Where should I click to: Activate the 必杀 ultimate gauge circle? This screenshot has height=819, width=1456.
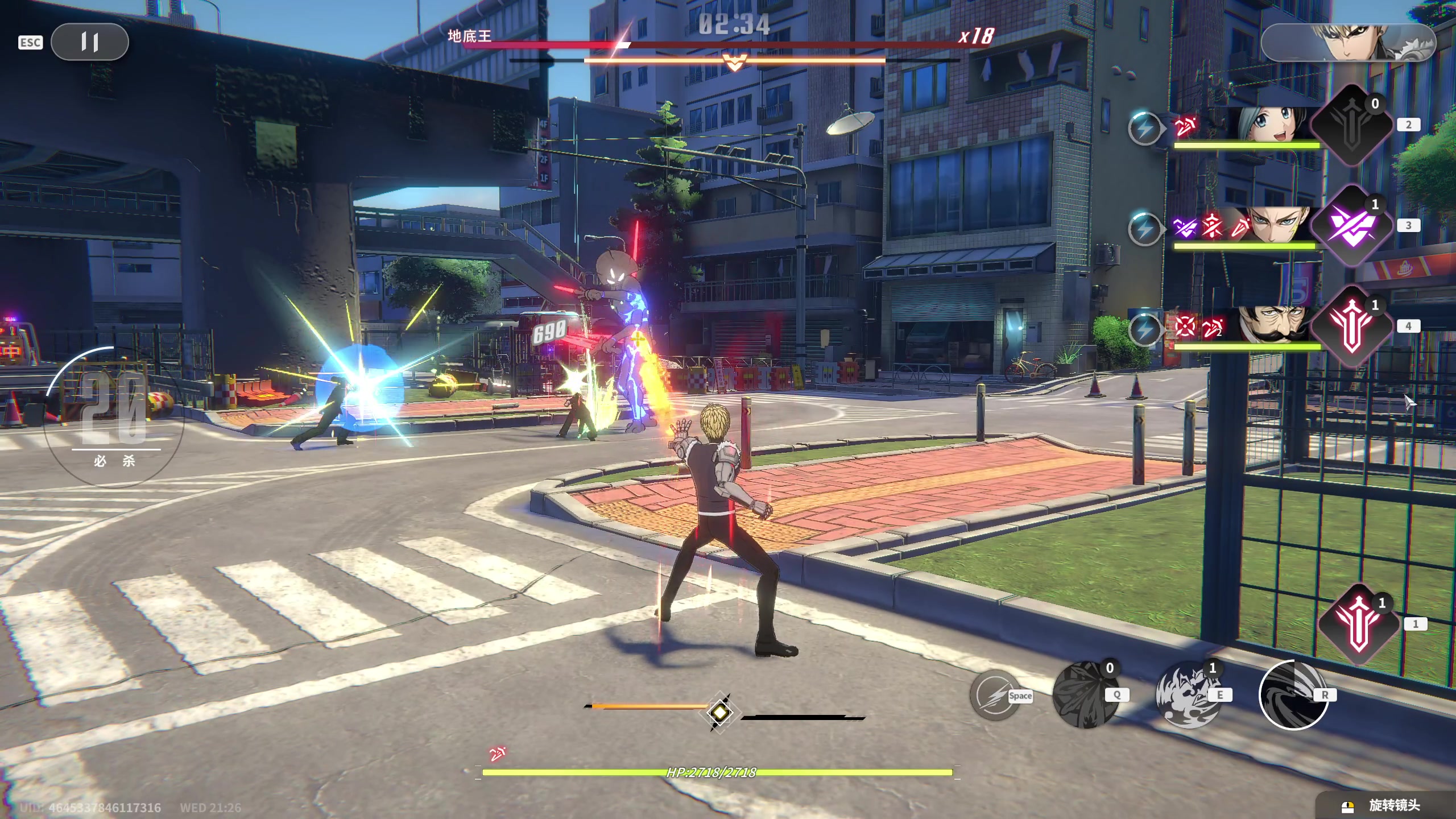[x=114, y=416]
